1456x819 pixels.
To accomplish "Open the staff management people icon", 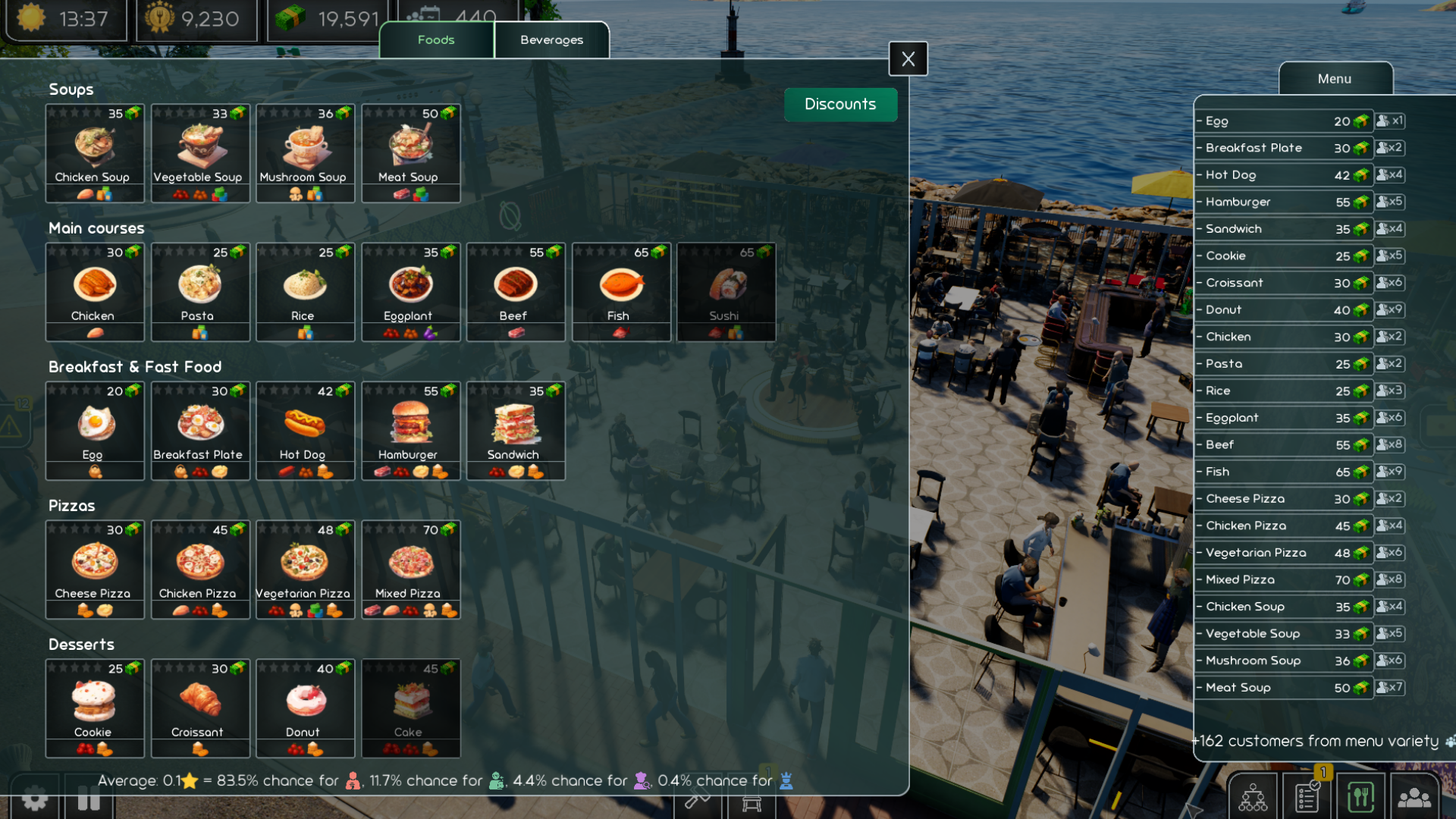I will 1414,798.
